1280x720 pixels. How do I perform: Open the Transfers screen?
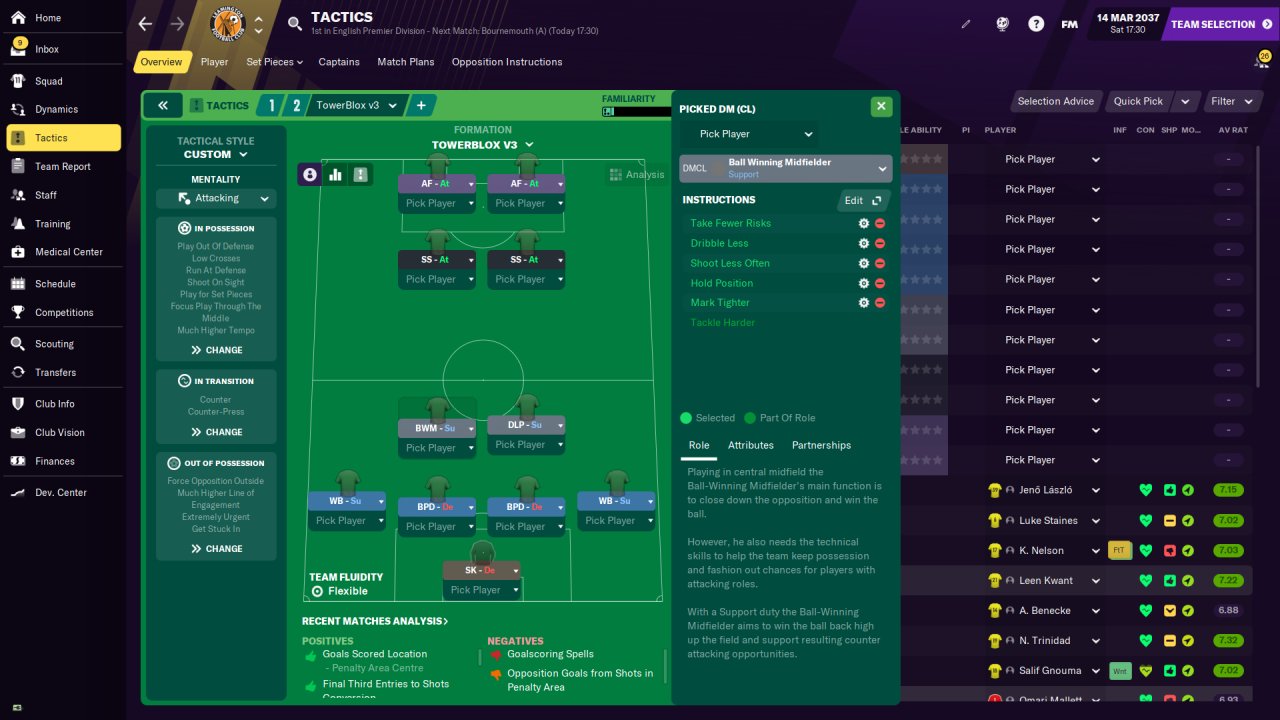tap(55, 372)
